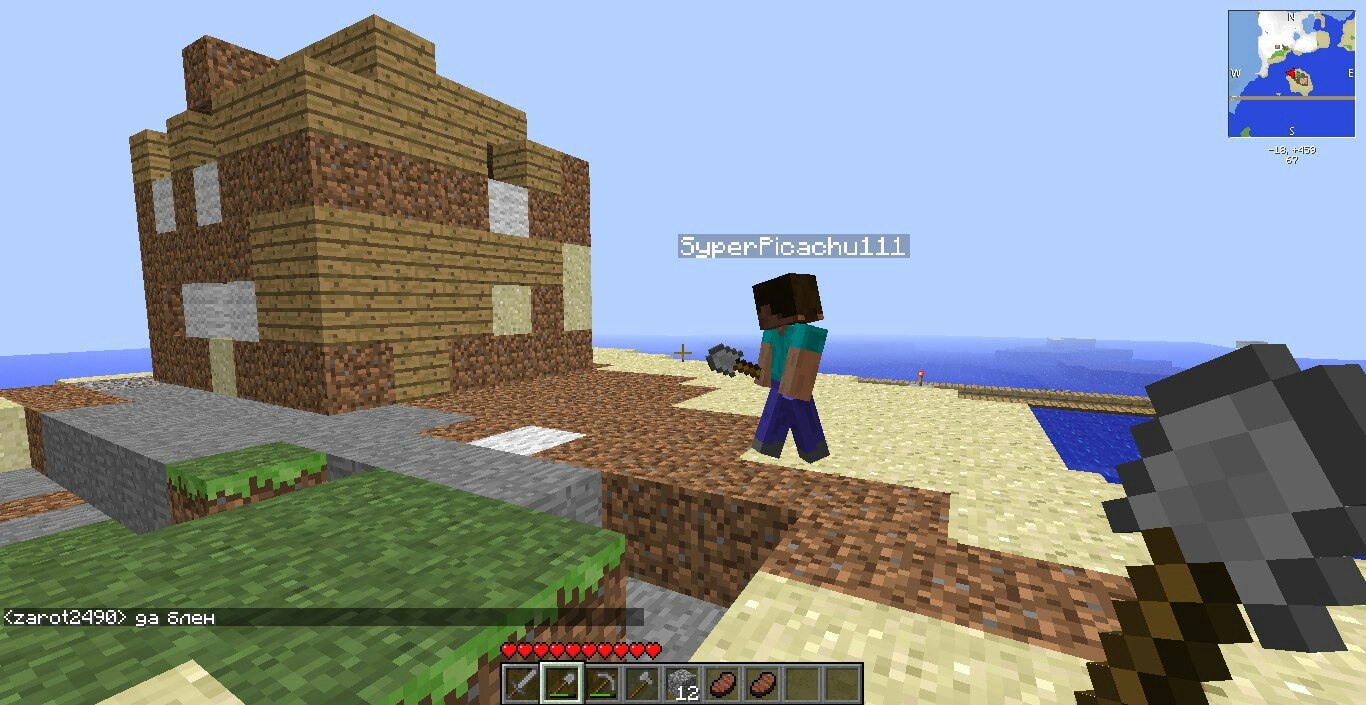This screenshot has height=705, width=1366.
Task: Select the gravel stack of 12
Action: pyautogui.click(x=682, y=684)
